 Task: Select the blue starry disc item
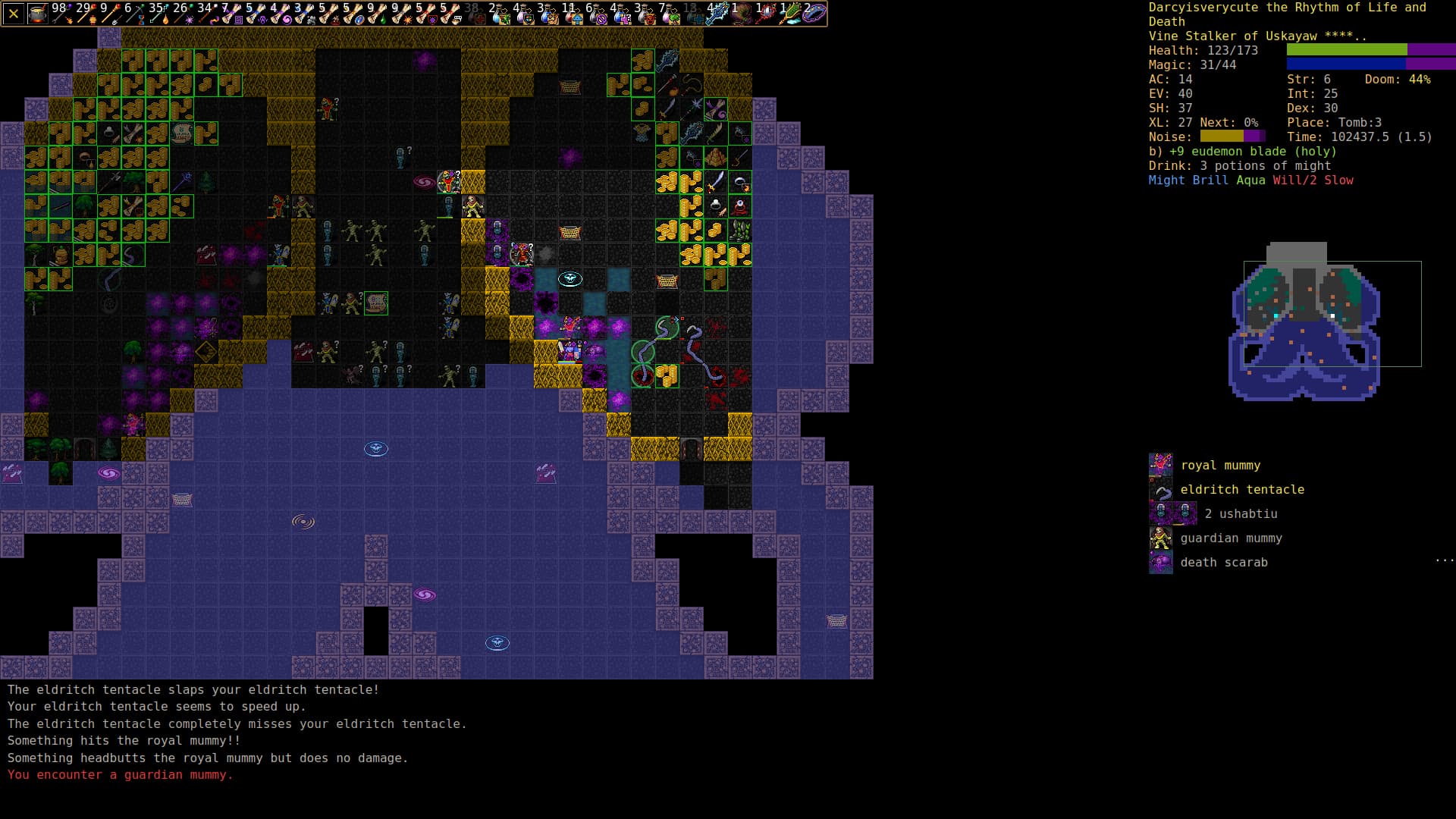[814, 14]
